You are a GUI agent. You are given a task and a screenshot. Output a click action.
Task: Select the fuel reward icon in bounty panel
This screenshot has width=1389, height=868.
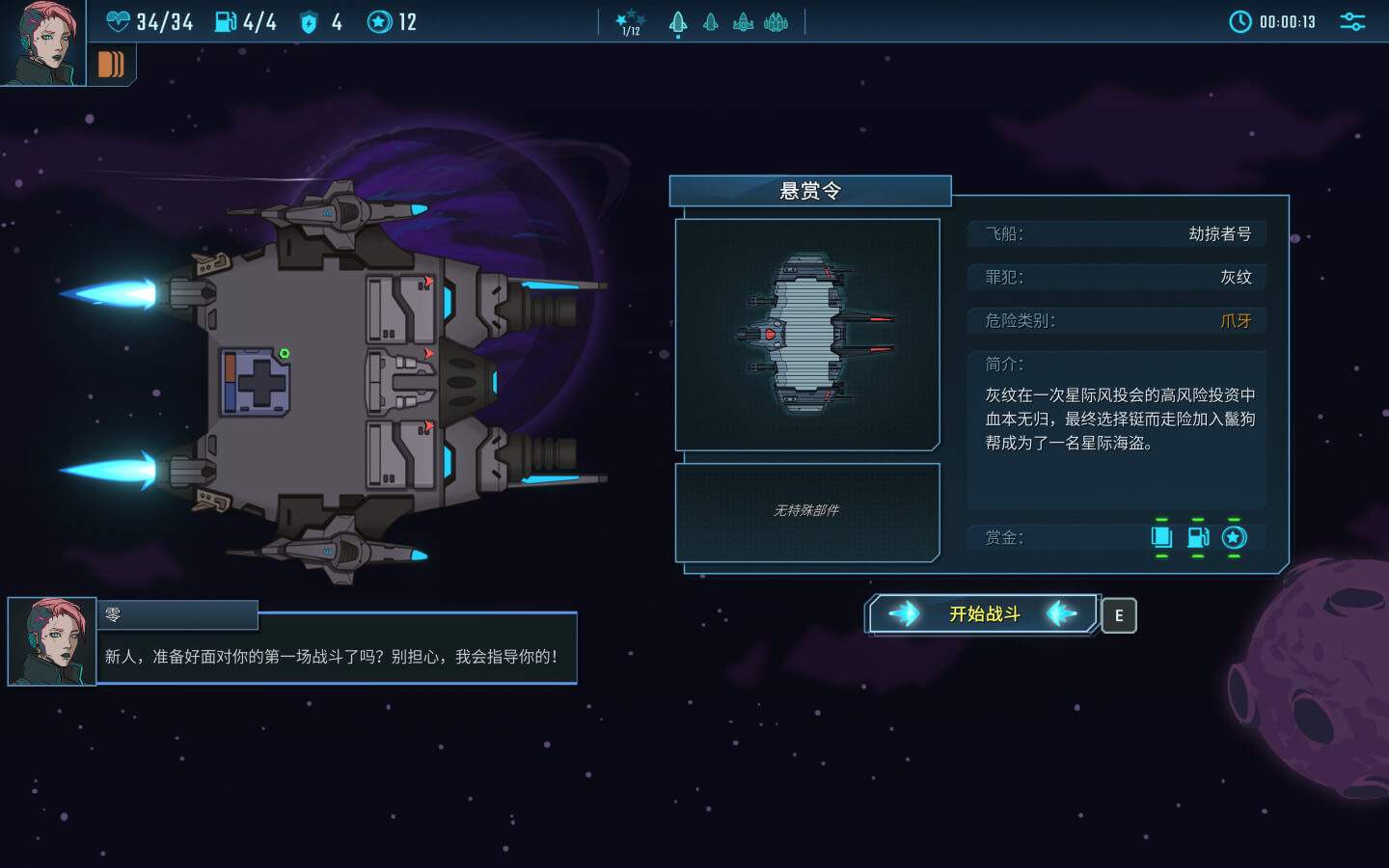pos(1198,538)
